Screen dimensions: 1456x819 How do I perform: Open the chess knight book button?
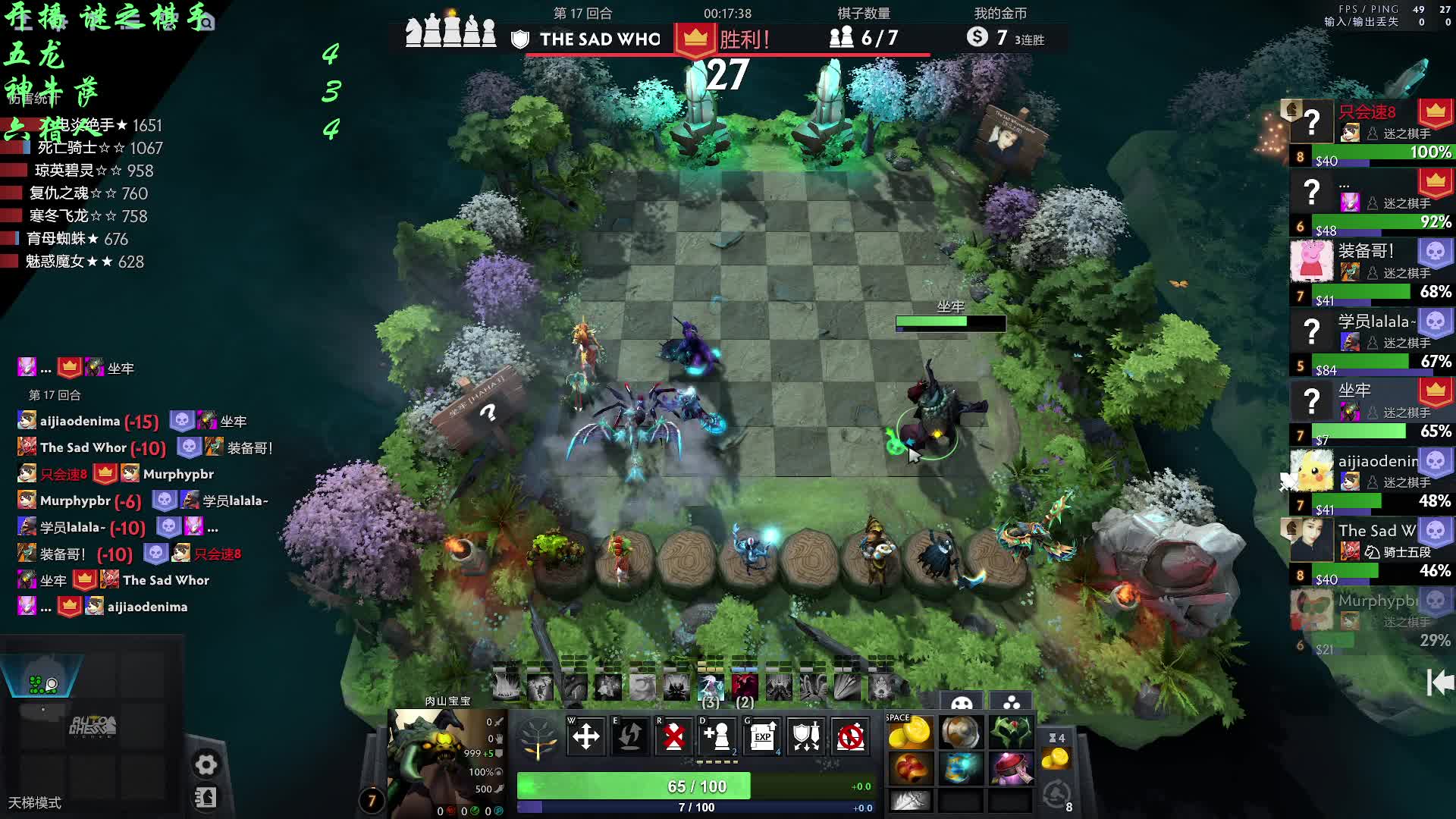[206, 798]
